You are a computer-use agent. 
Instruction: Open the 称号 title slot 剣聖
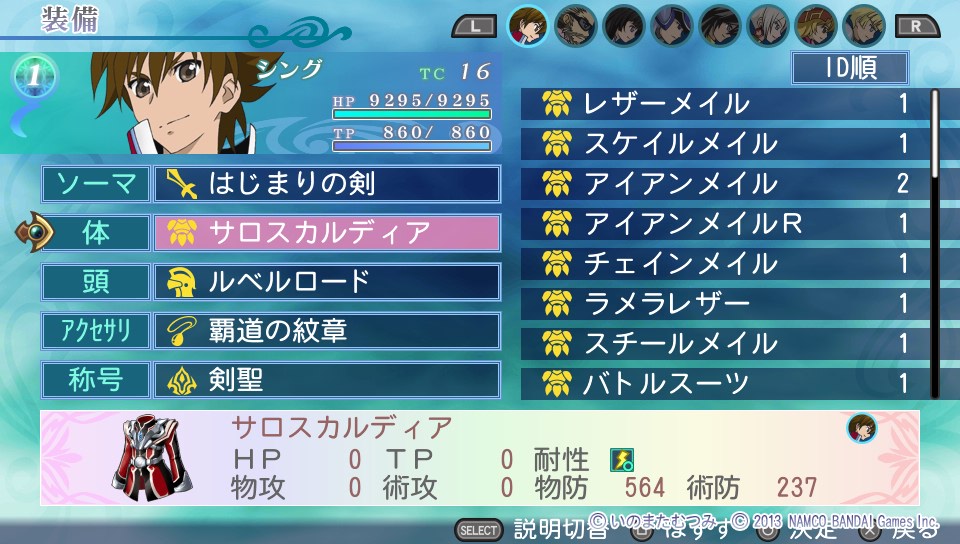coord(326,379)
